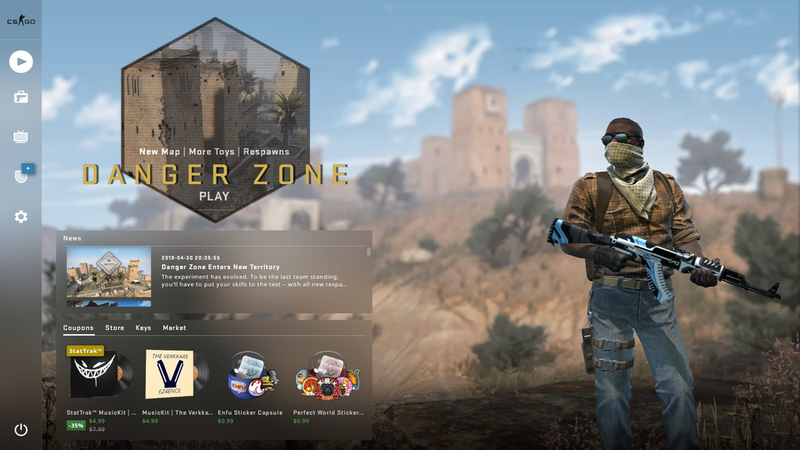800x450 pixels.
Task: Click the power icon to quit
Action: point(21,429)
